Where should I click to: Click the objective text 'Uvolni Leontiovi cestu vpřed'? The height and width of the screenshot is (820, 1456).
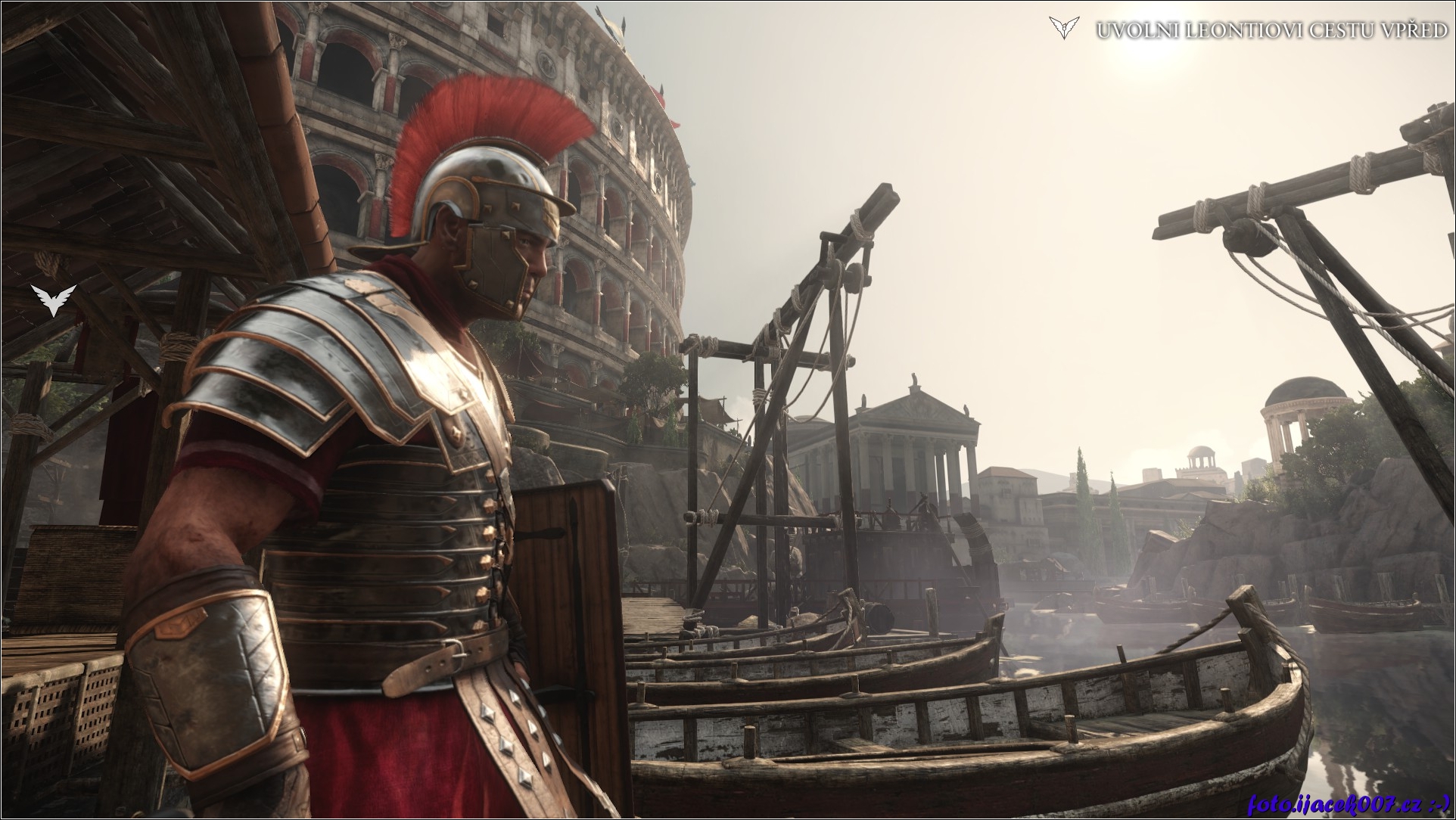pyautogui.click(x=1272, y=31)
